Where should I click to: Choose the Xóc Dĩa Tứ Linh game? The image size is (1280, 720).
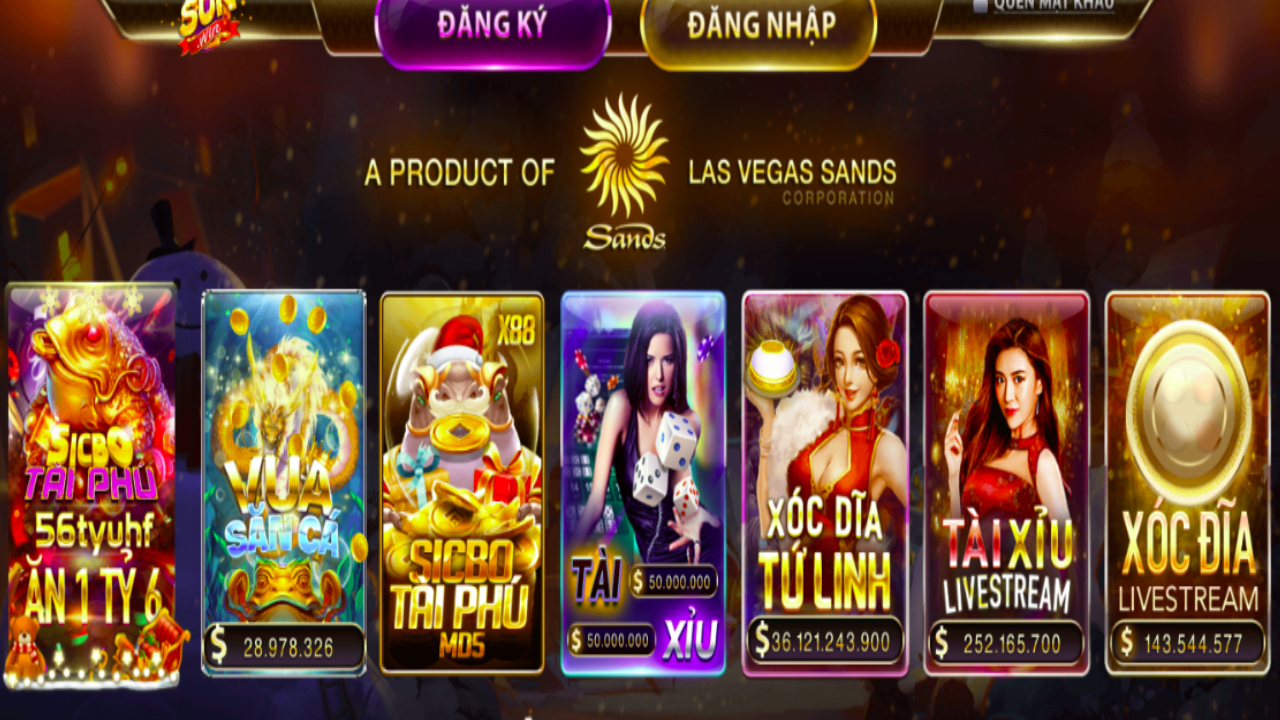(x=824, y=480)
